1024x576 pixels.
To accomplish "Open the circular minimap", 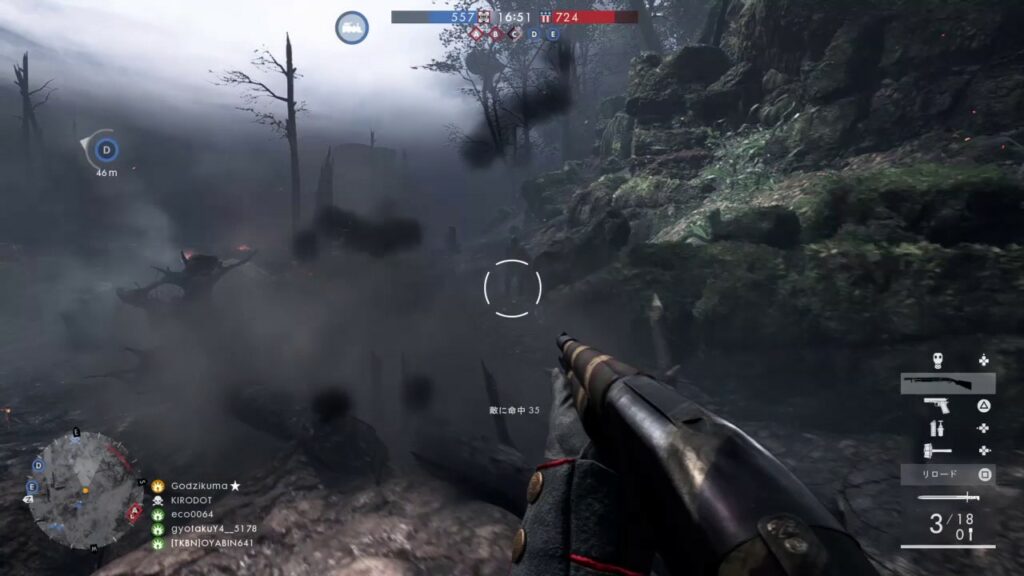I will [72, 490].
